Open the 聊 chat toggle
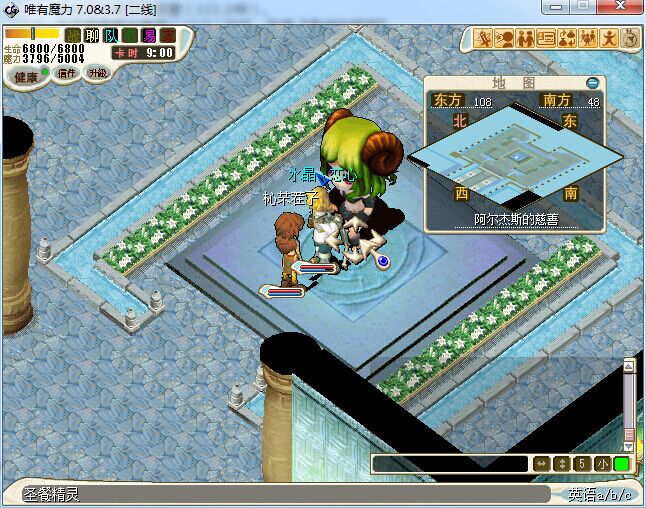Screen dimensions: 646x508 click(x=92, y=36)
